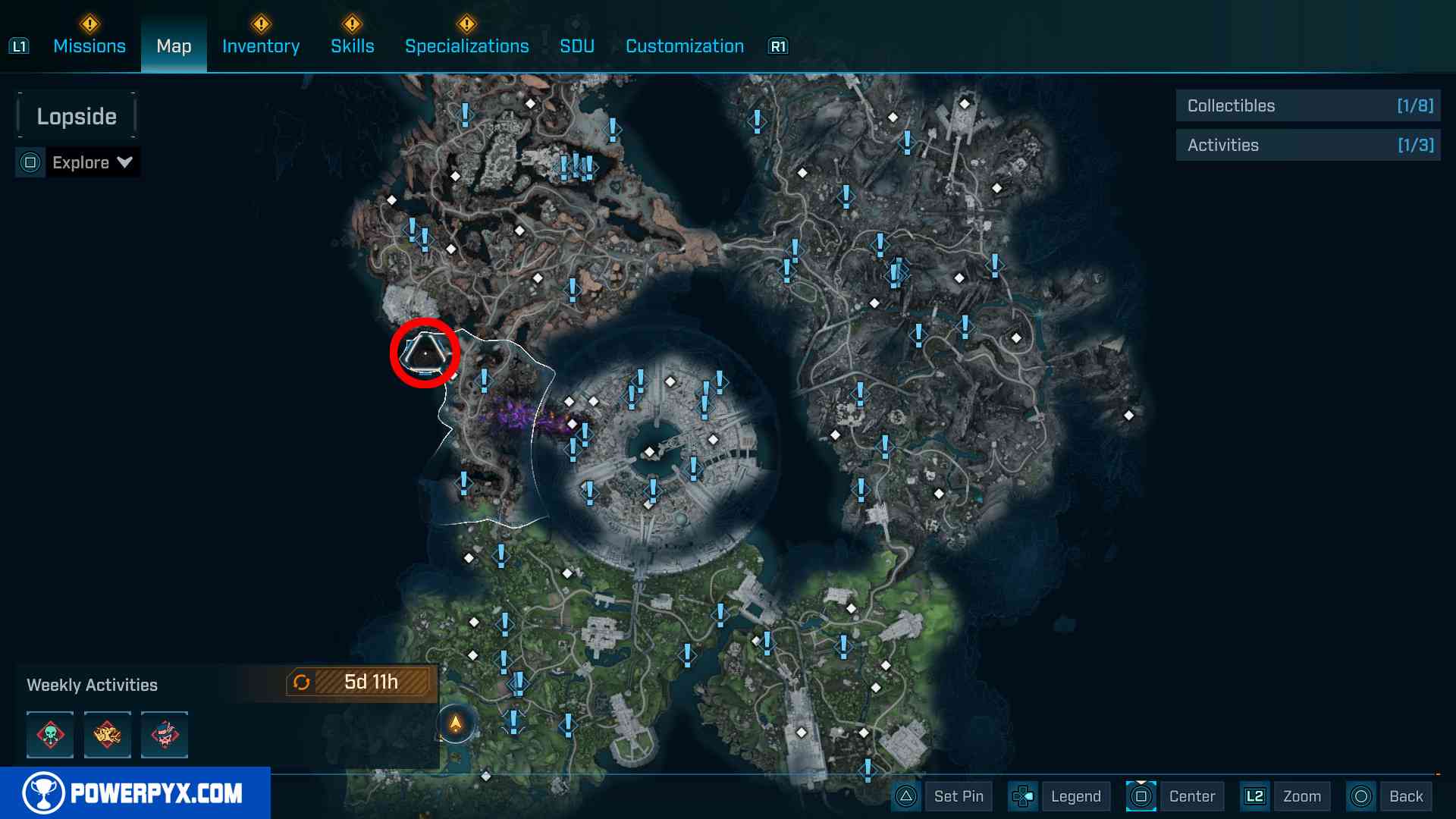Open the Explore filter dropdown
Viewport: 1456px width, 819px height.
click(x=79, y=162)
